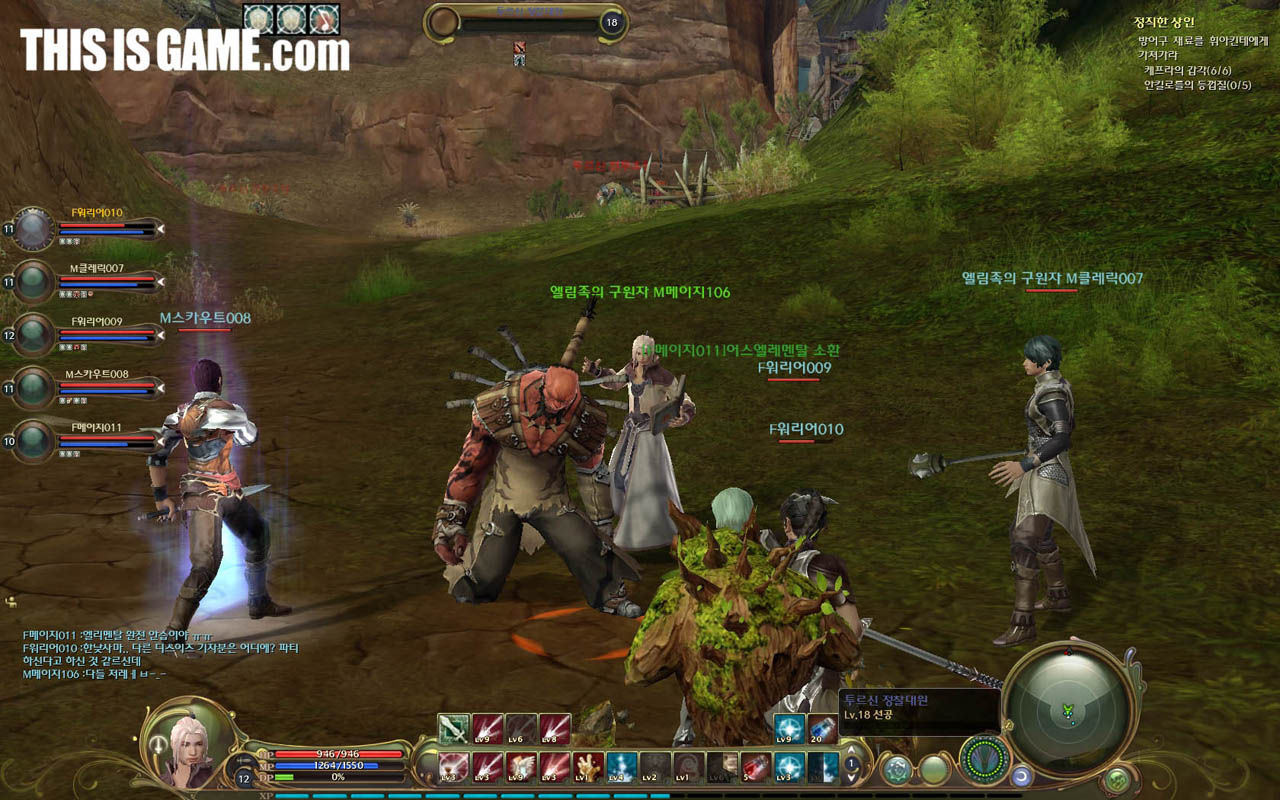Activate the golden hand Lv1 skill

588,767
